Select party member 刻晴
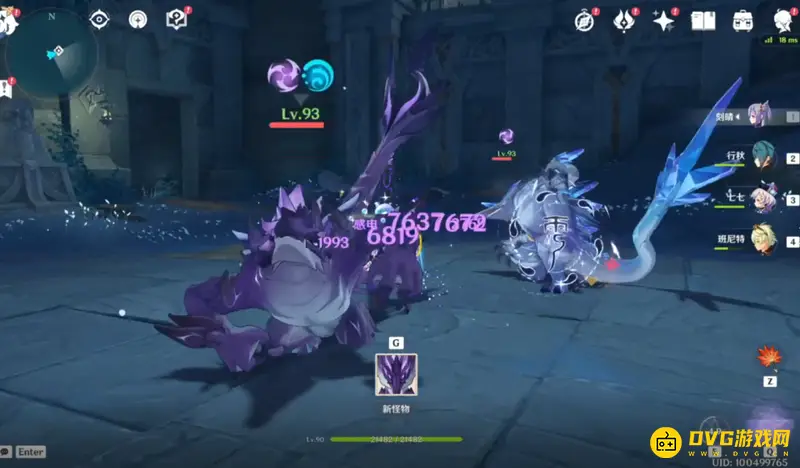800x468 pixels. pyautogui.click(x=760, y=116)
